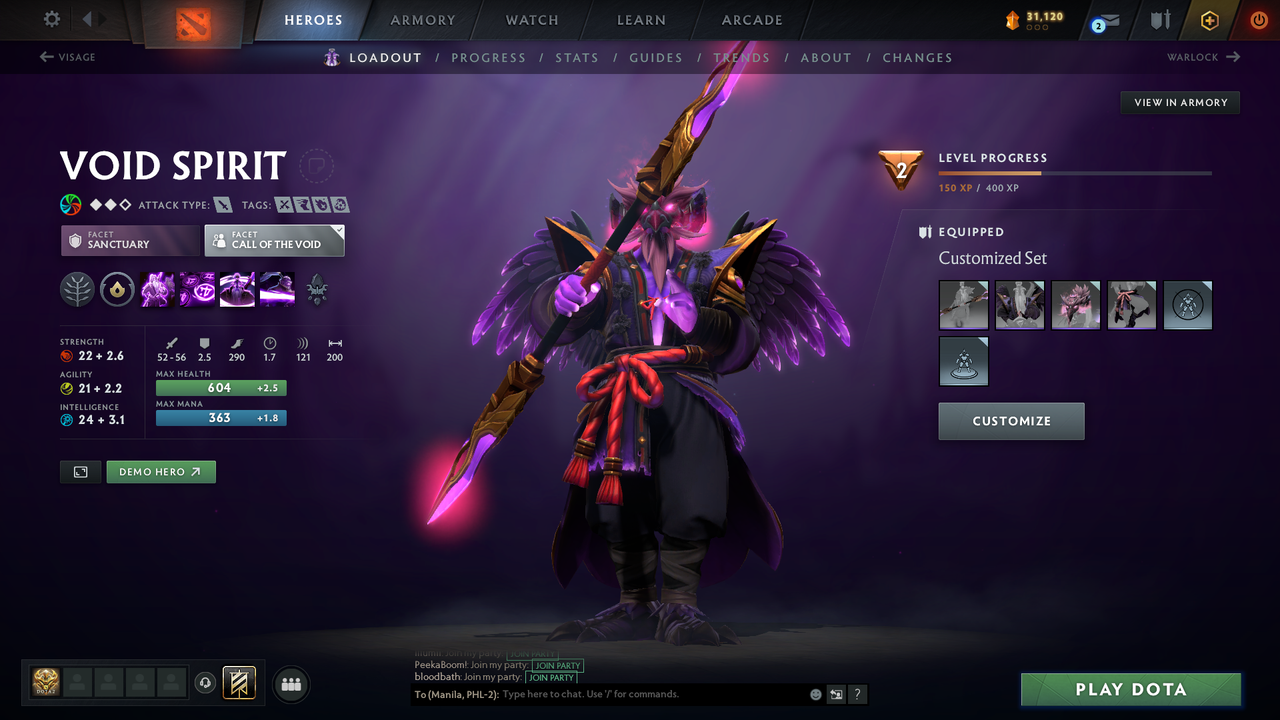
Task: Select the first equipped weapon thumbnail
Action: [x=963, y=305]
